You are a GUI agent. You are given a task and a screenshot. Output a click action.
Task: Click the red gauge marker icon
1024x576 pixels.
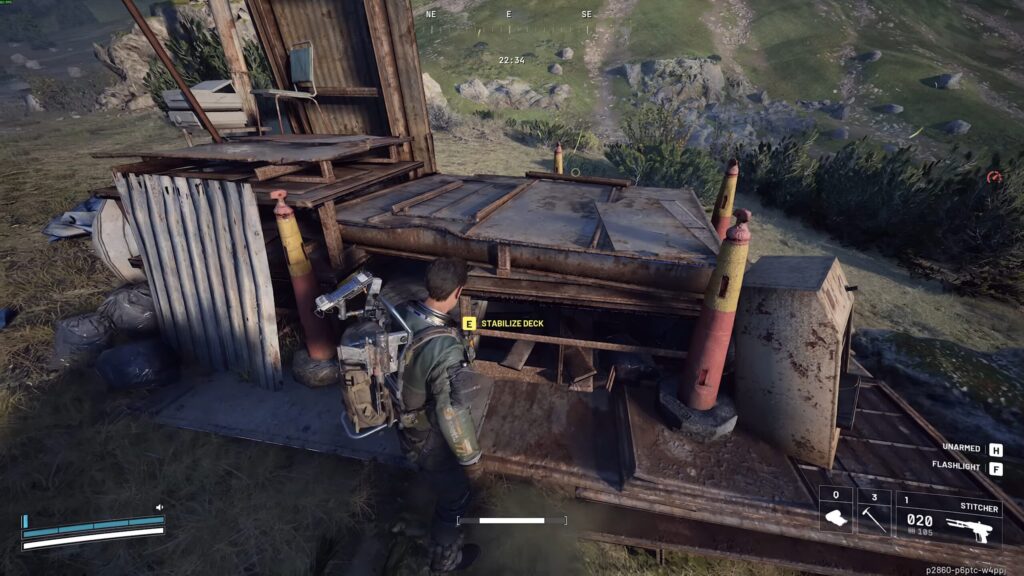(994, 177)
